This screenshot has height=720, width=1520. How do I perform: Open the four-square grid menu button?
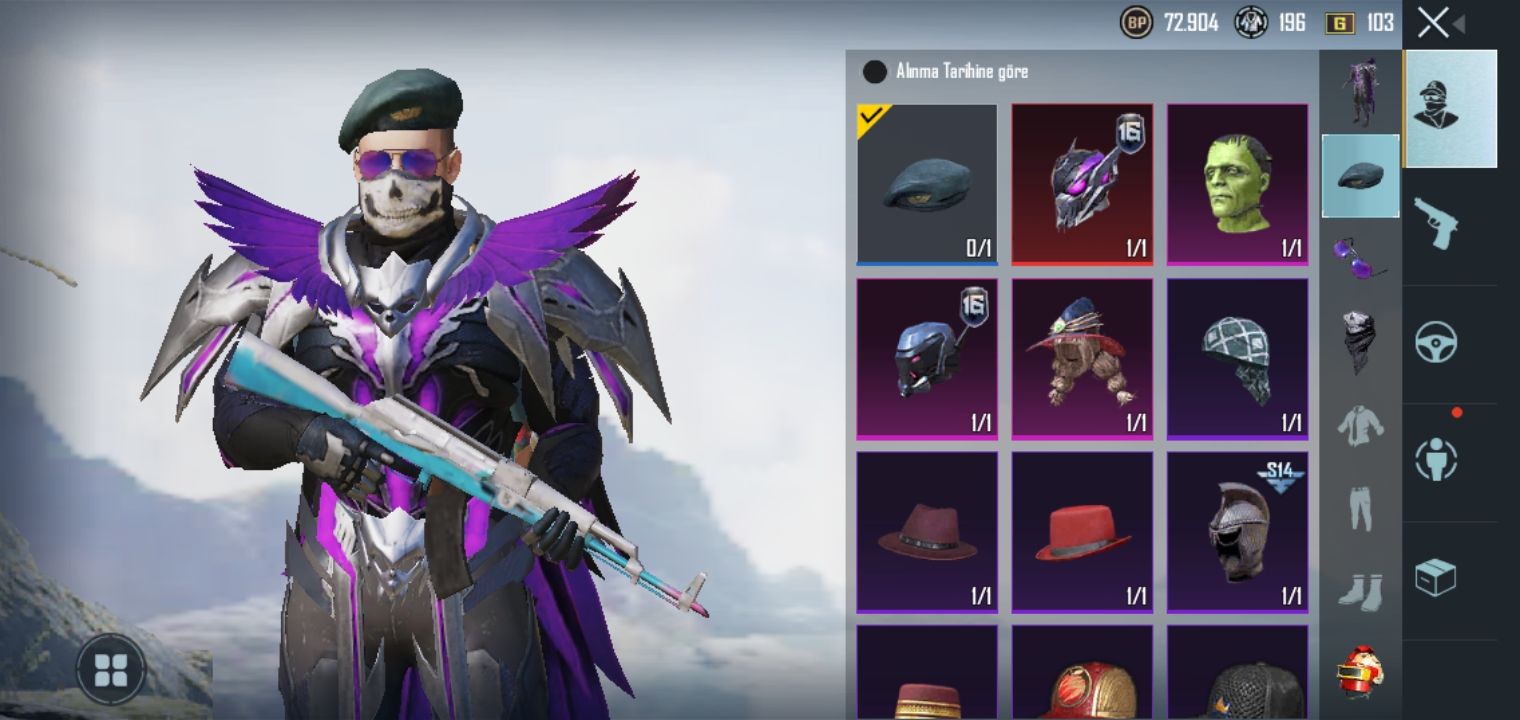click(x=111, y=670)
